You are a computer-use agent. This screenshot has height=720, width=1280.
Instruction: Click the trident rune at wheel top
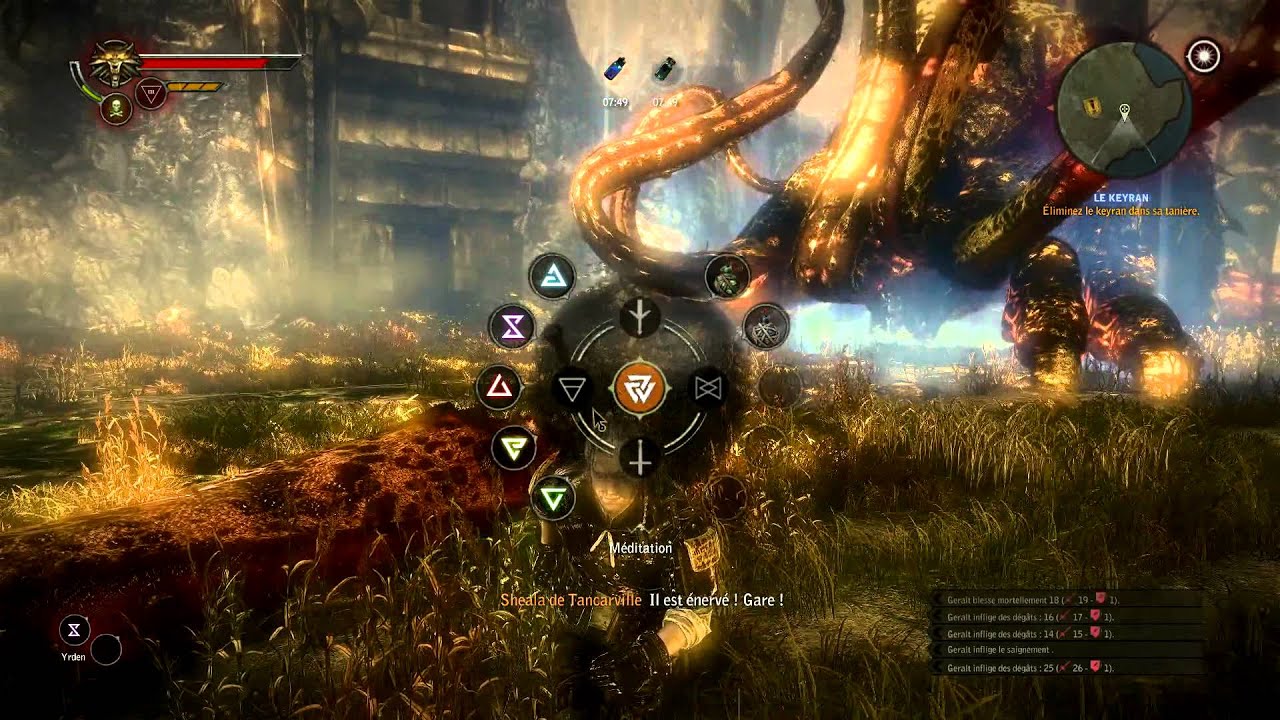point(640,318)
